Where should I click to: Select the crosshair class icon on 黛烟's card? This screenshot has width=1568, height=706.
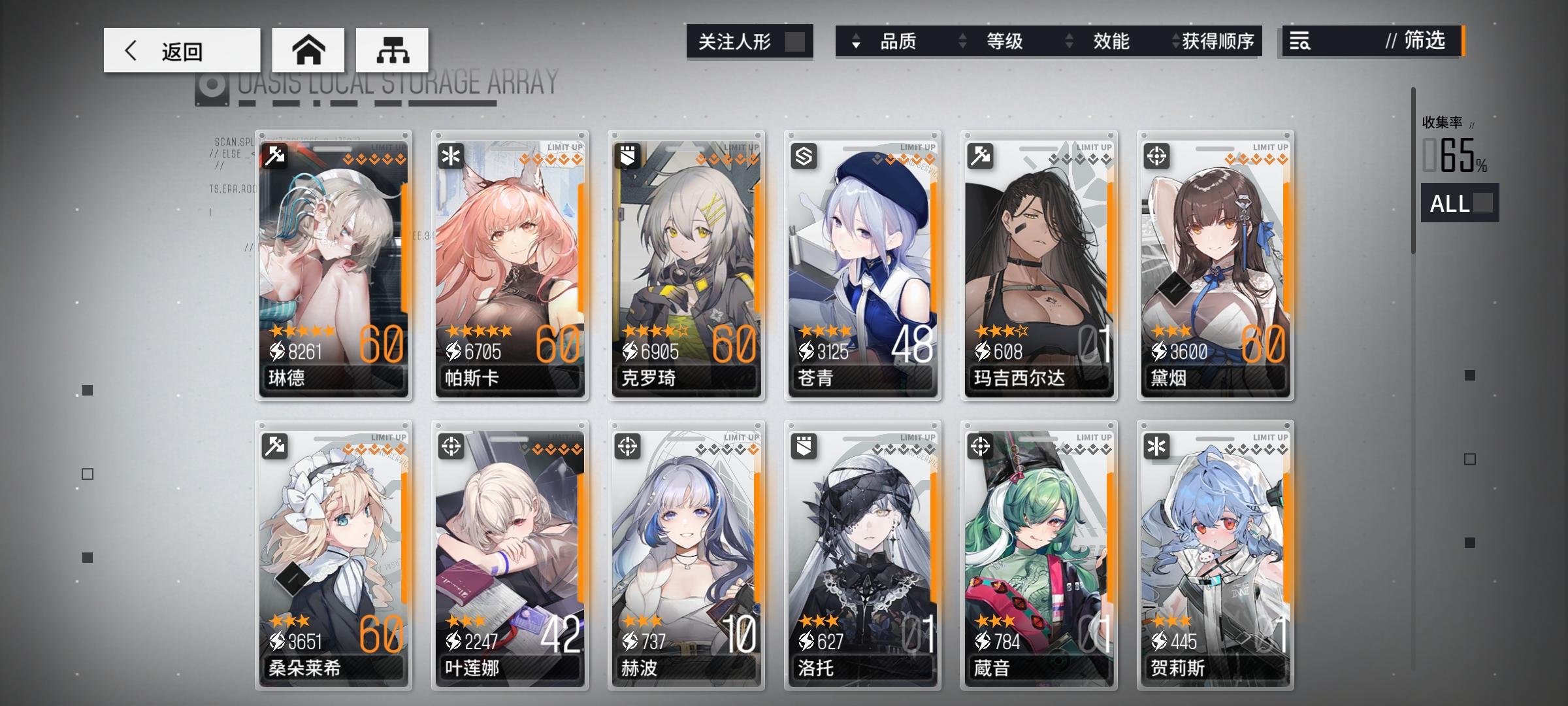[1157, 155]
